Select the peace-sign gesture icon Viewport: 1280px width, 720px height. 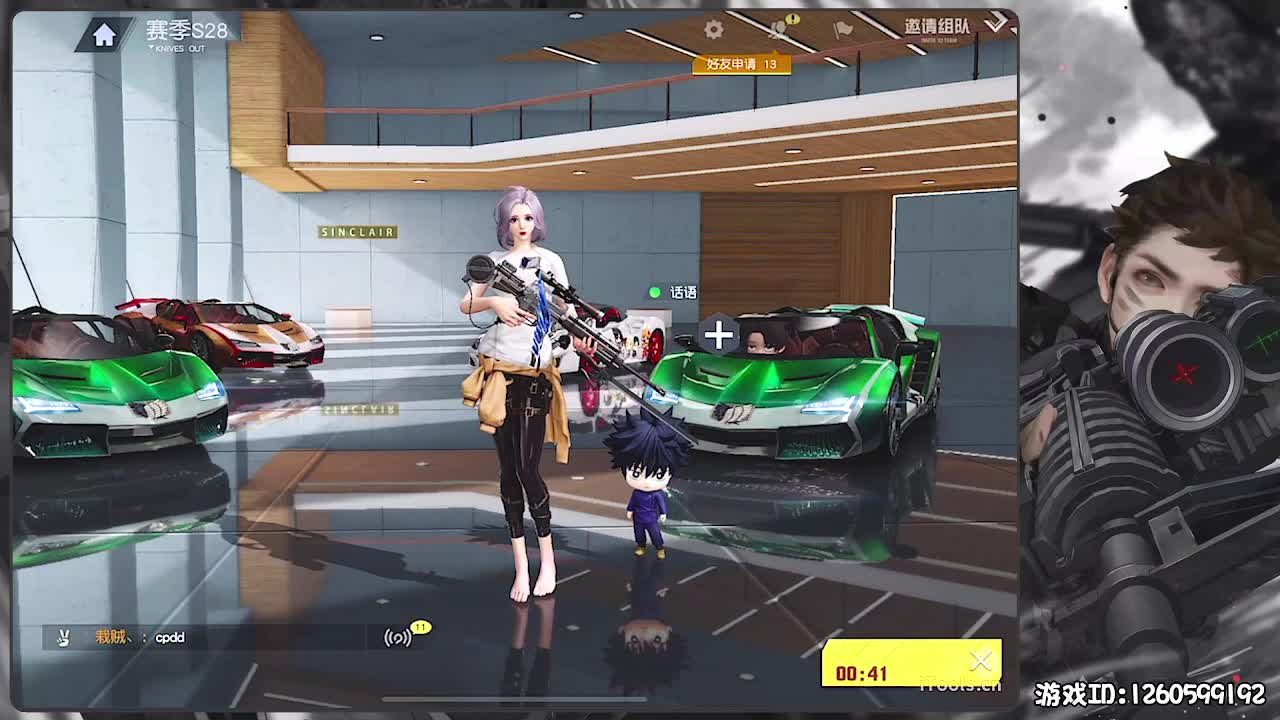[63, 637]
